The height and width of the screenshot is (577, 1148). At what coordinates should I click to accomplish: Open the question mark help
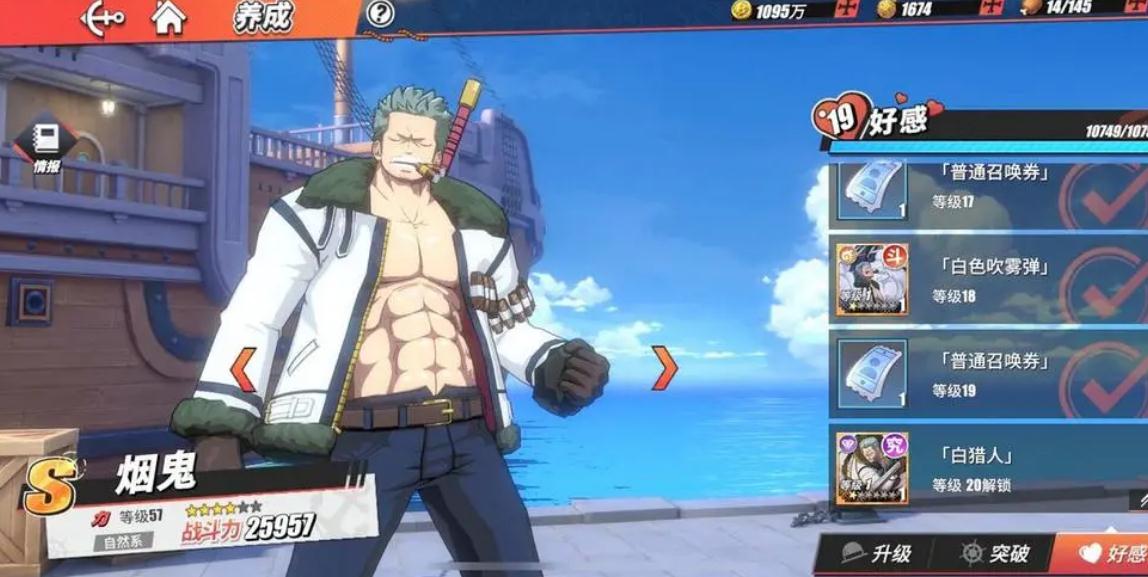[x=380, y=14]
